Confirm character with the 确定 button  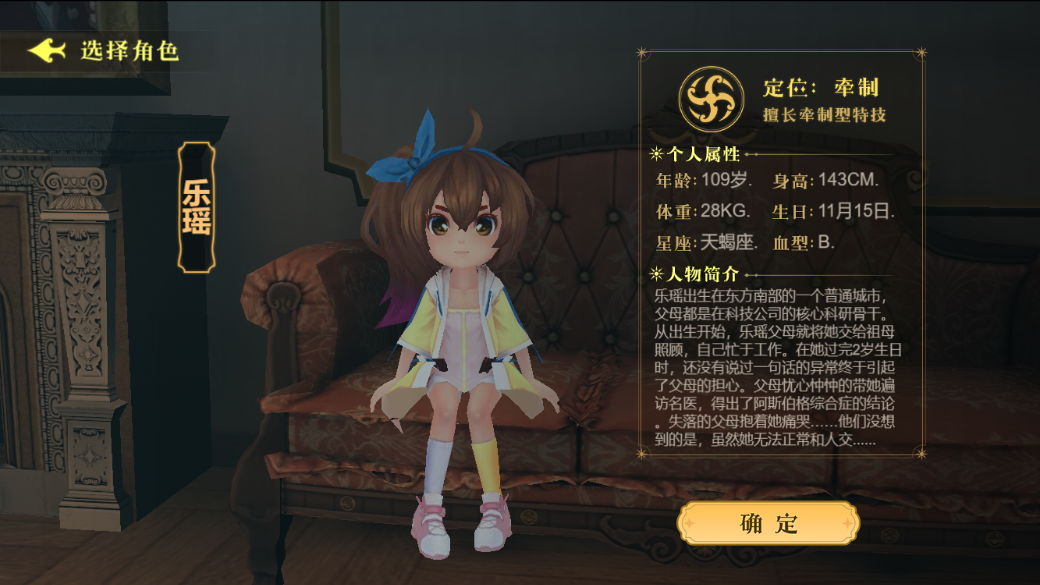tap(768, 523)
